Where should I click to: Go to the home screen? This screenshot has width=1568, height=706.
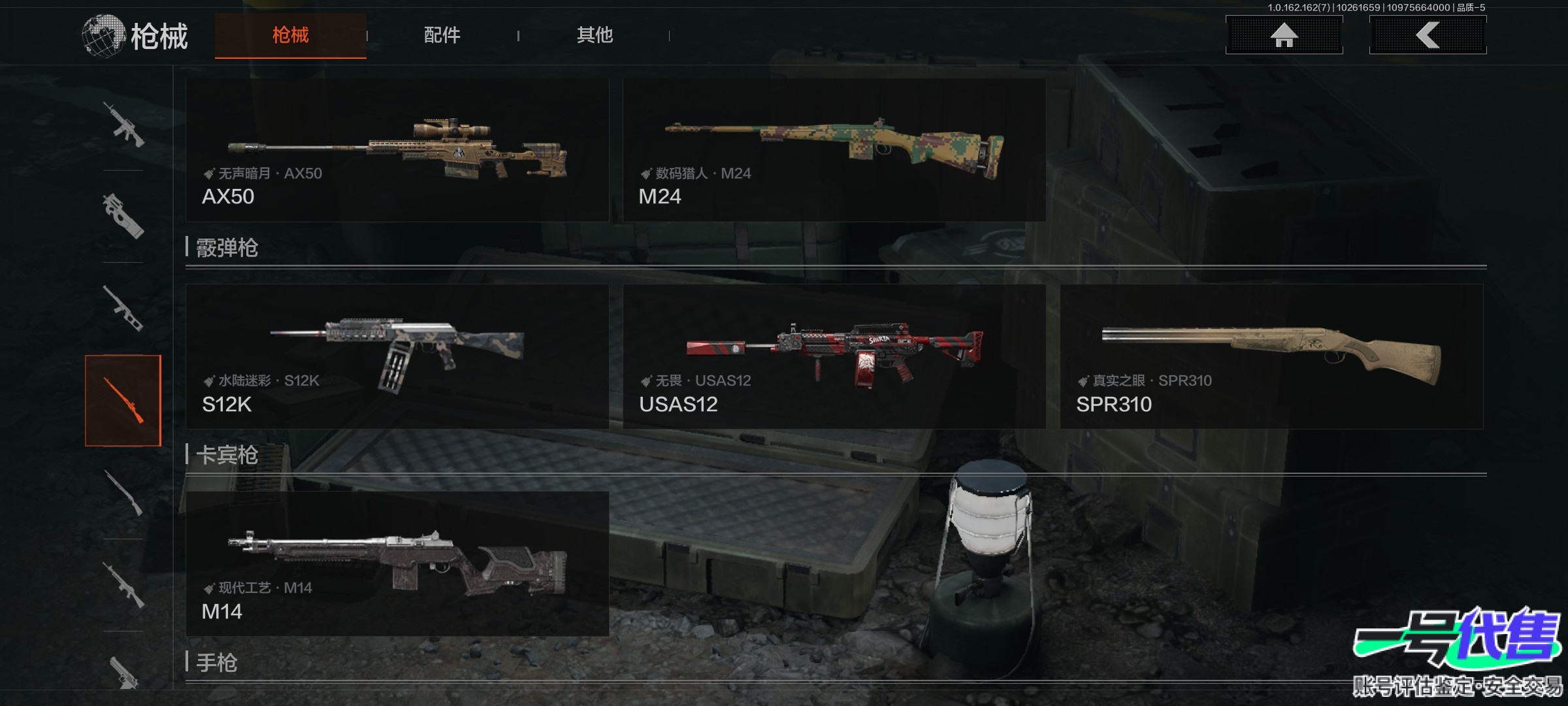[x=1284, y=35]
